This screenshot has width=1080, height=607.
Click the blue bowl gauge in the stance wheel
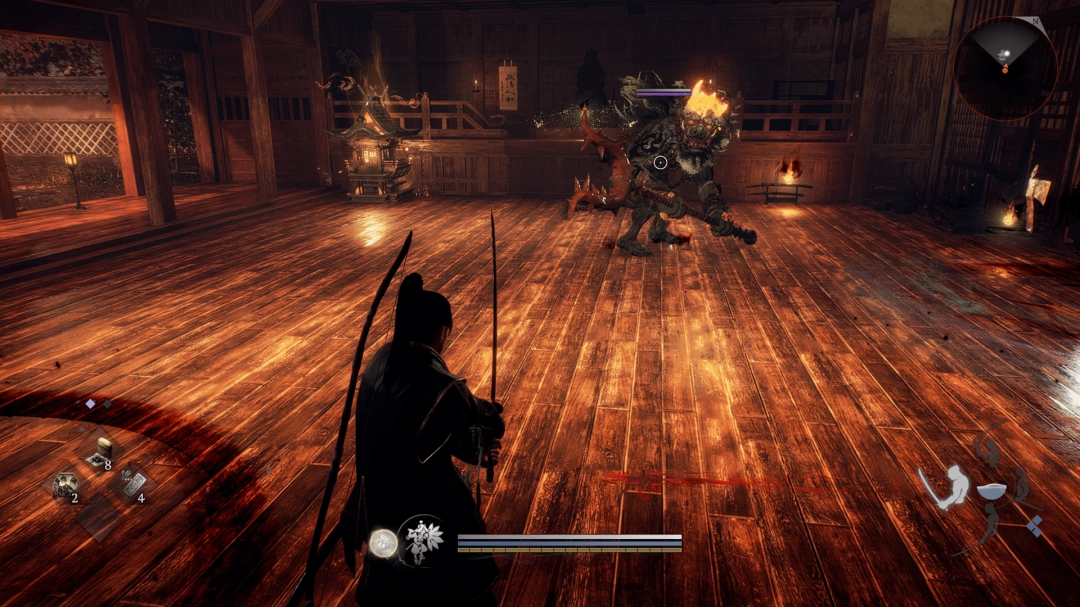tap(992, 492)
